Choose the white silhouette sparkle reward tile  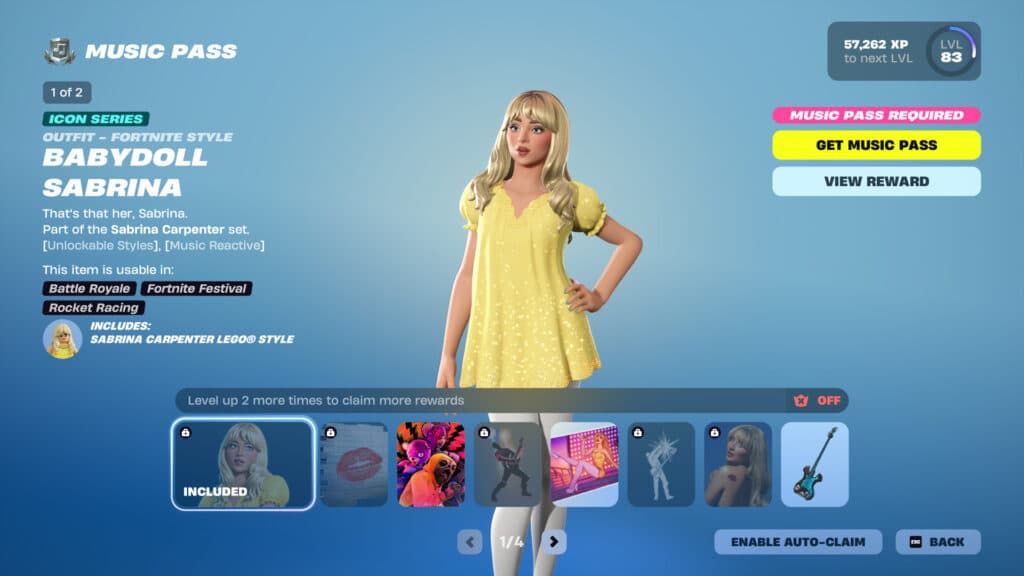click(x=661, y=464)
